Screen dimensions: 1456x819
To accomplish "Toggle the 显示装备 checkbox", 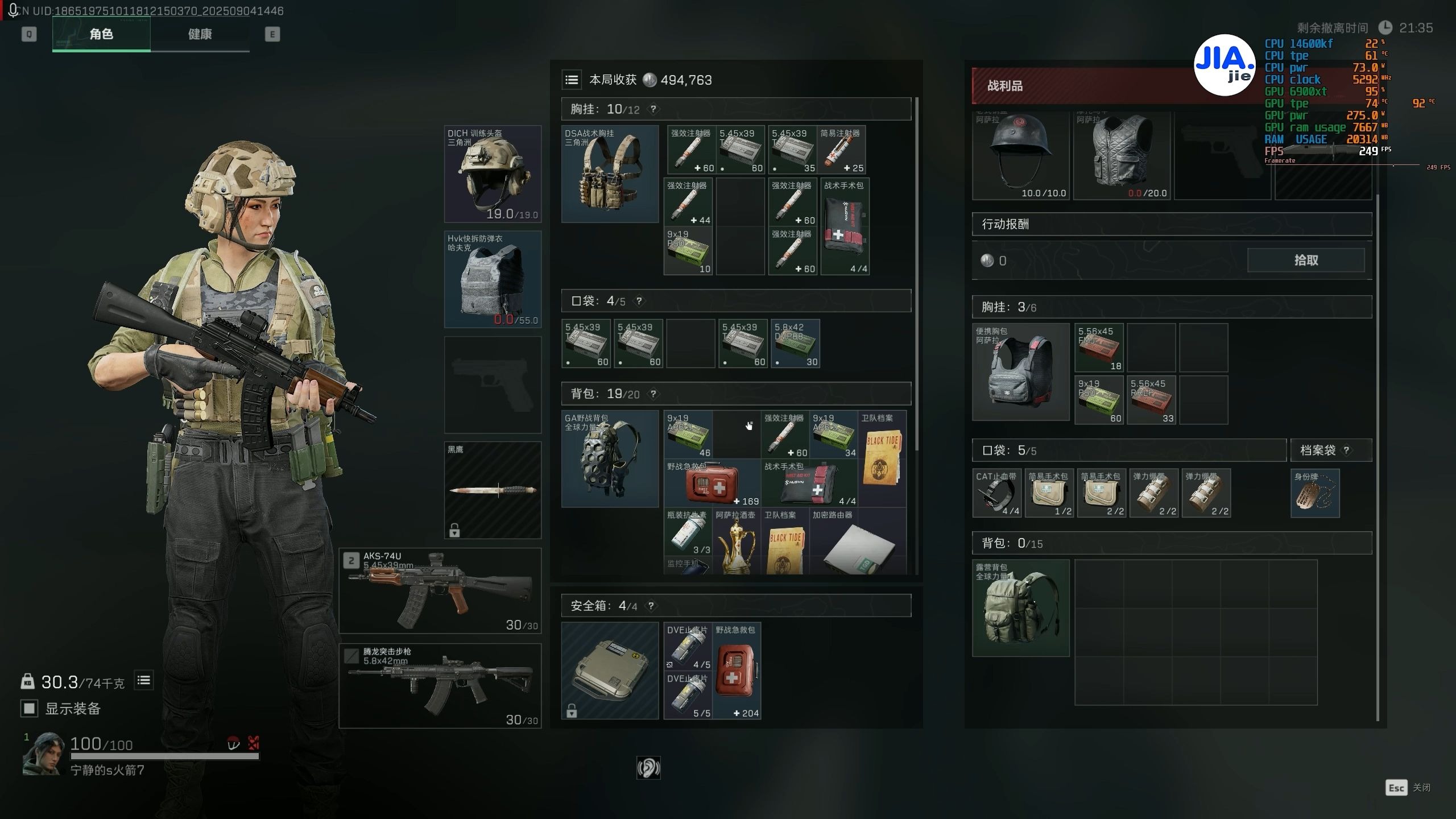I will click(29, 709).
